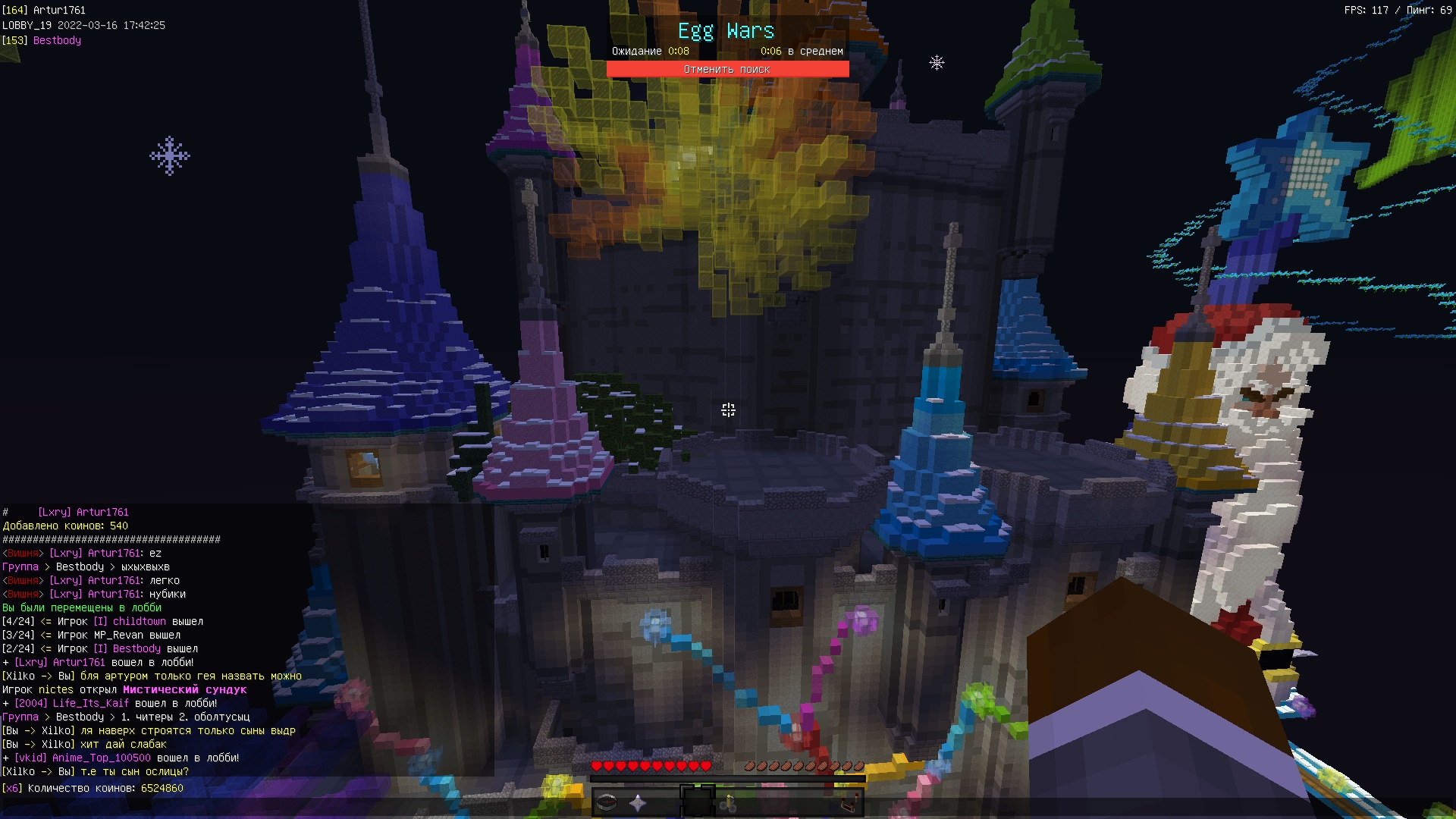Select the redstone comparator hotbar slot
Image resolution: width=1456 pixels, height=819 pixels.
point(849,802)
